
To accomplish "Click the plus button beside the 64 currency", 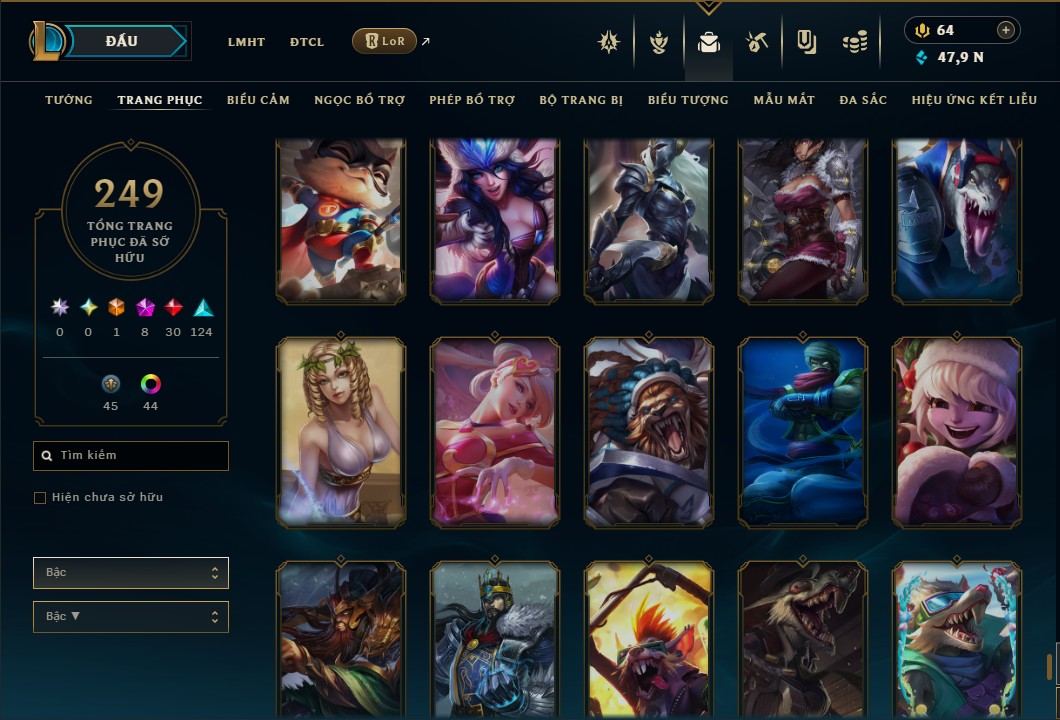I will [x=1005, y=30].
